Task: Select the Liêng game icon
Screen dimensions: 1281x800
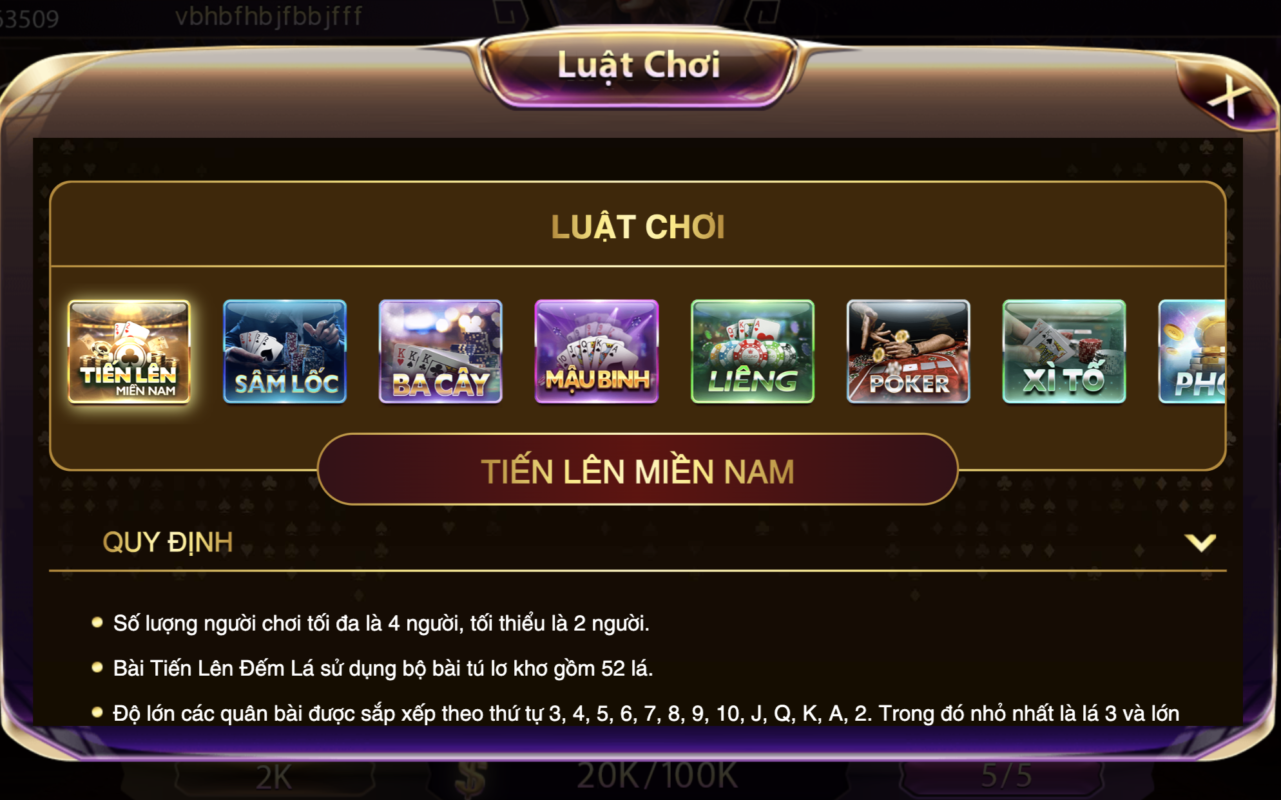Action: 752,351
